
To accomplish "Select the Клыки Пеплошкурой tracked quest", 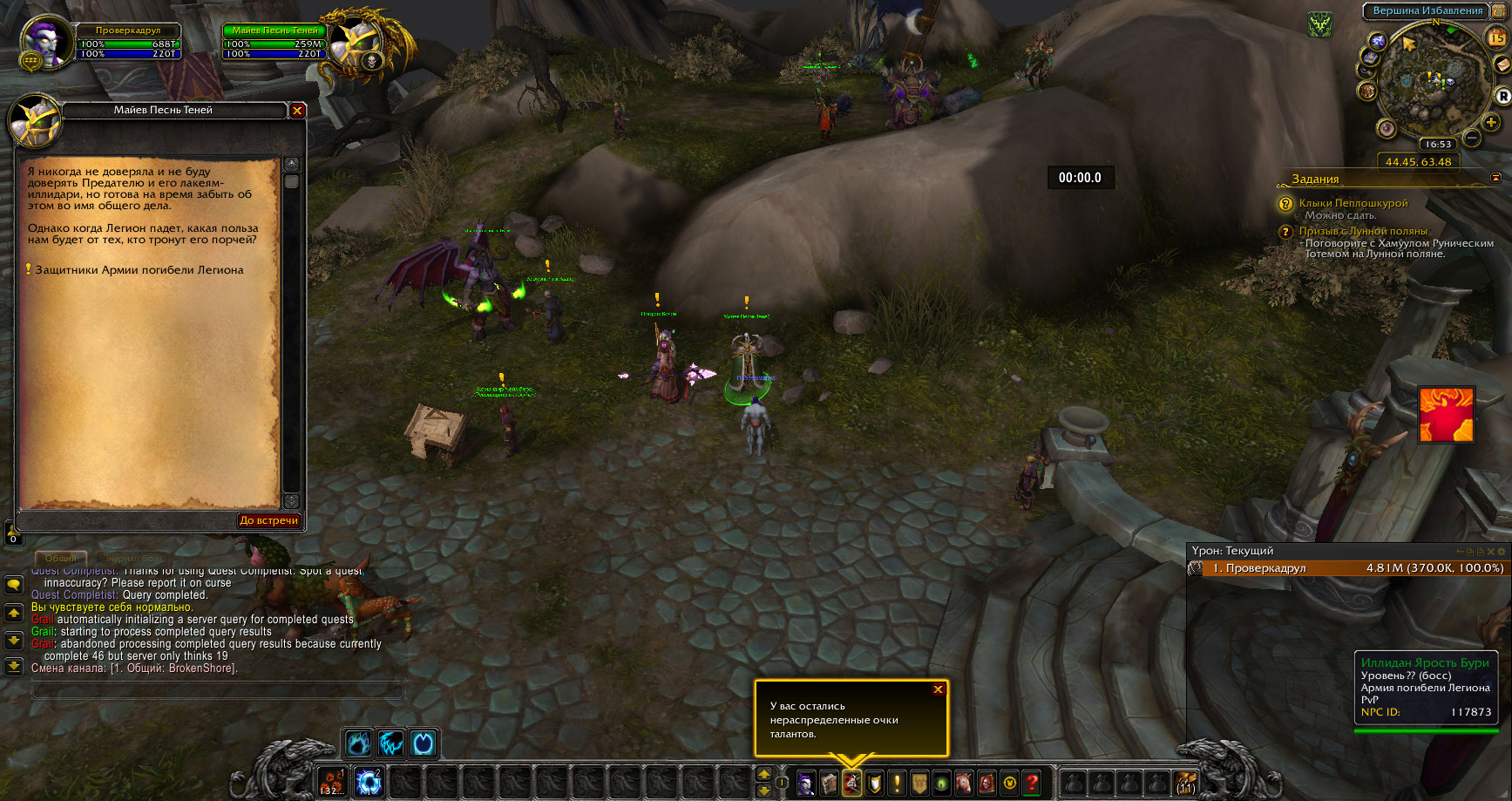I will (1353, 203).
